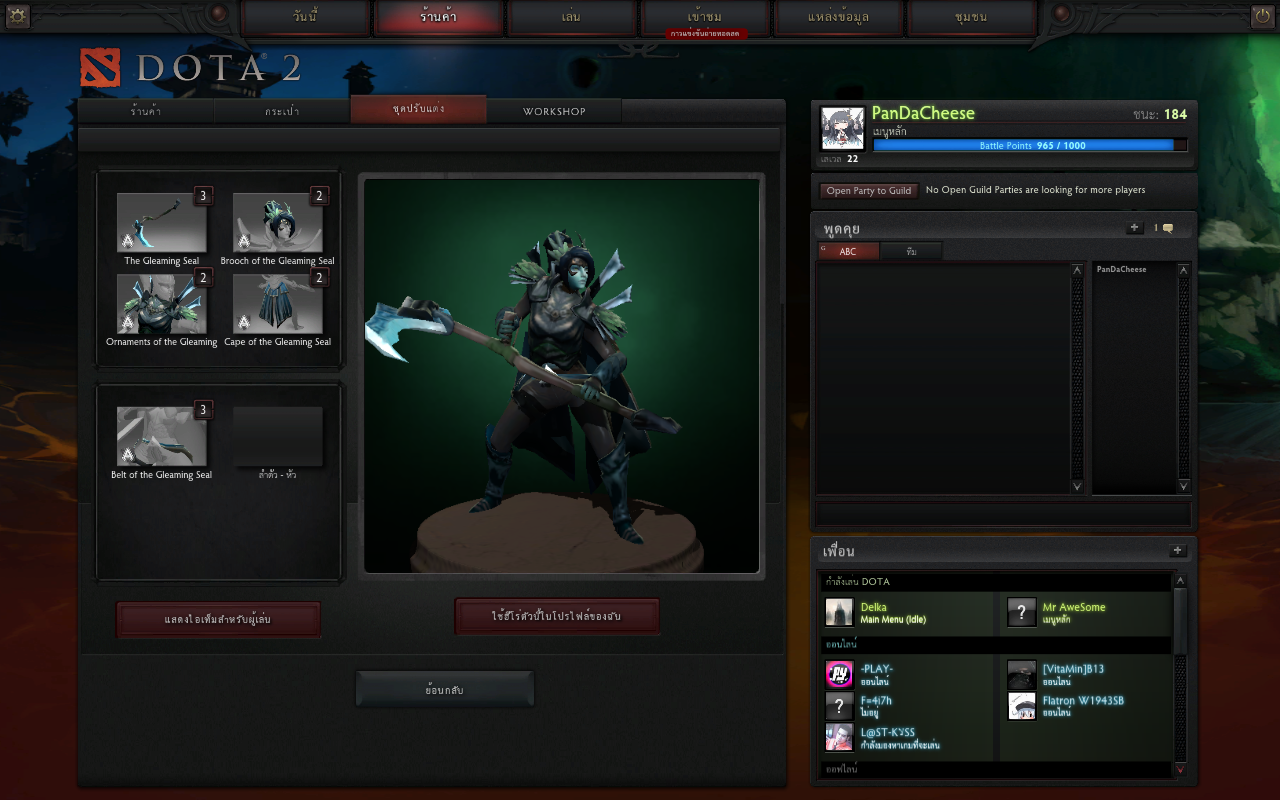Click the chat message input field
Image resolution: width=1280 pixels, height=800 pixels.
click(x=1003, y=514)
